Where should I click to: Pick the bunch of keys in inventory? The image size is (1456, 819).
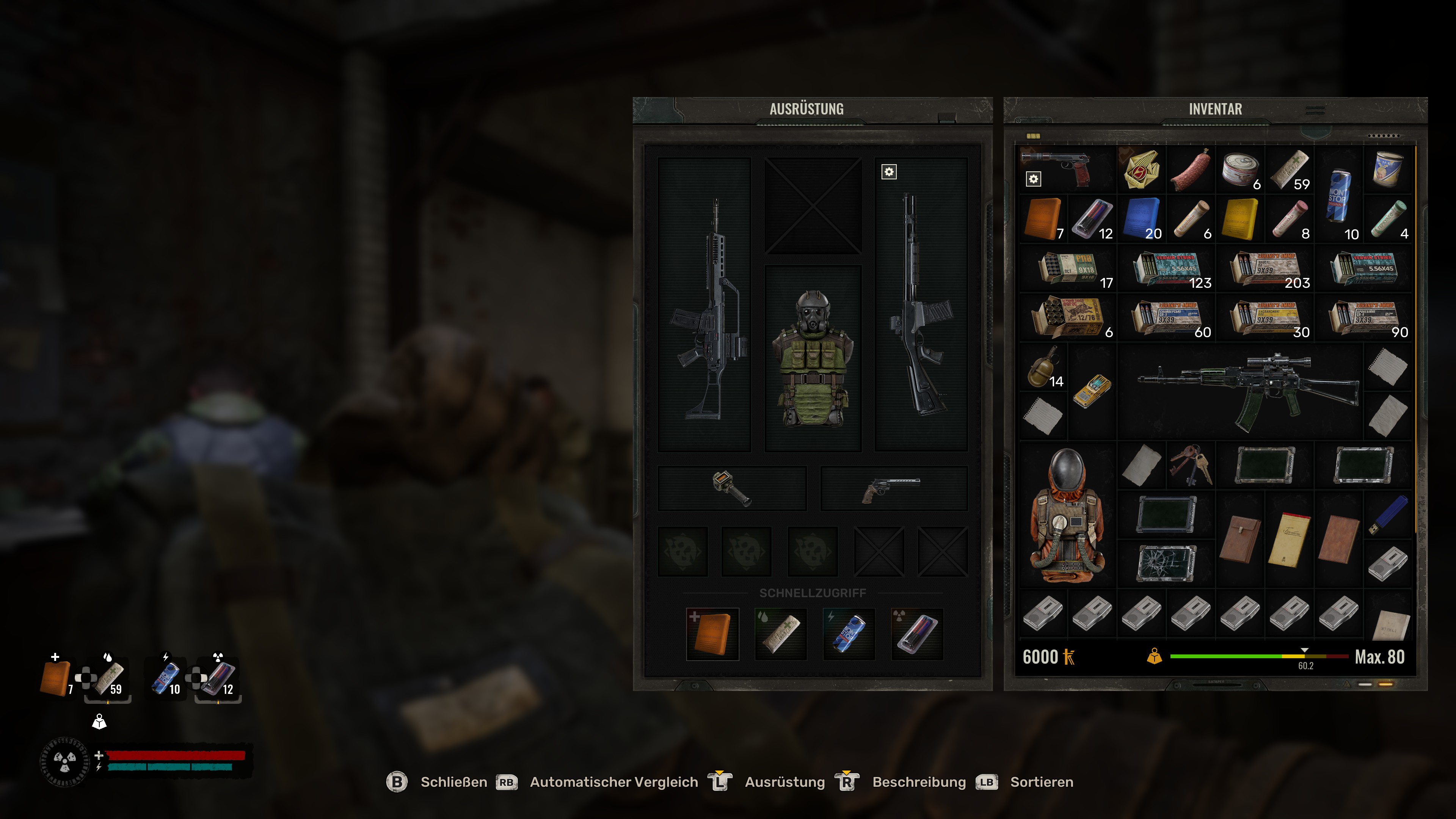coord(1191,465)
